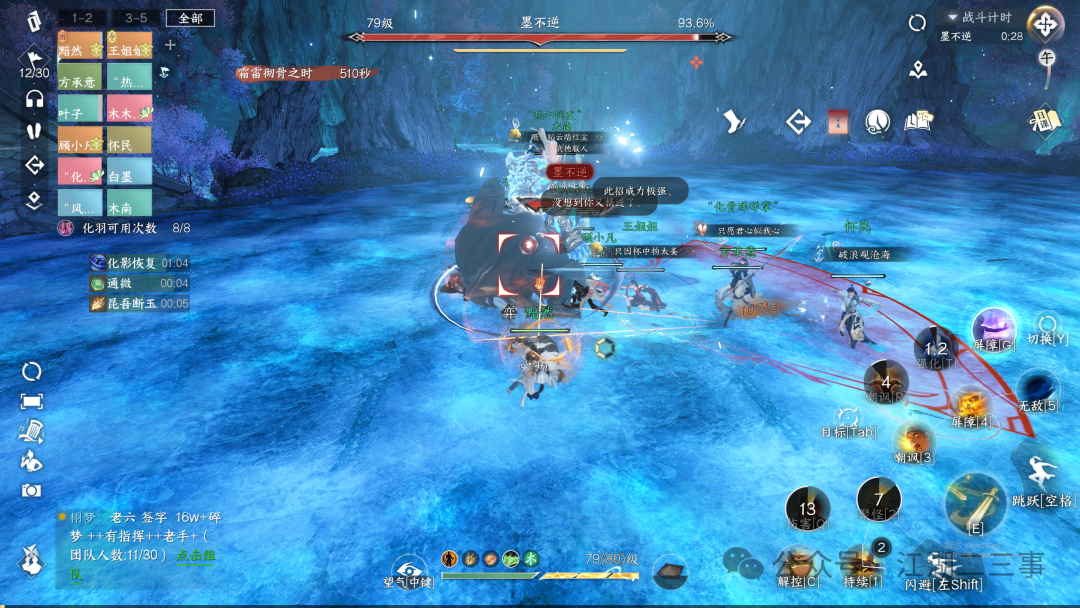Activate the 无敌 invincibility skill
The height and width of the screenshot is (608, 1080).
pyautogui.click(x=1037, y=390)
